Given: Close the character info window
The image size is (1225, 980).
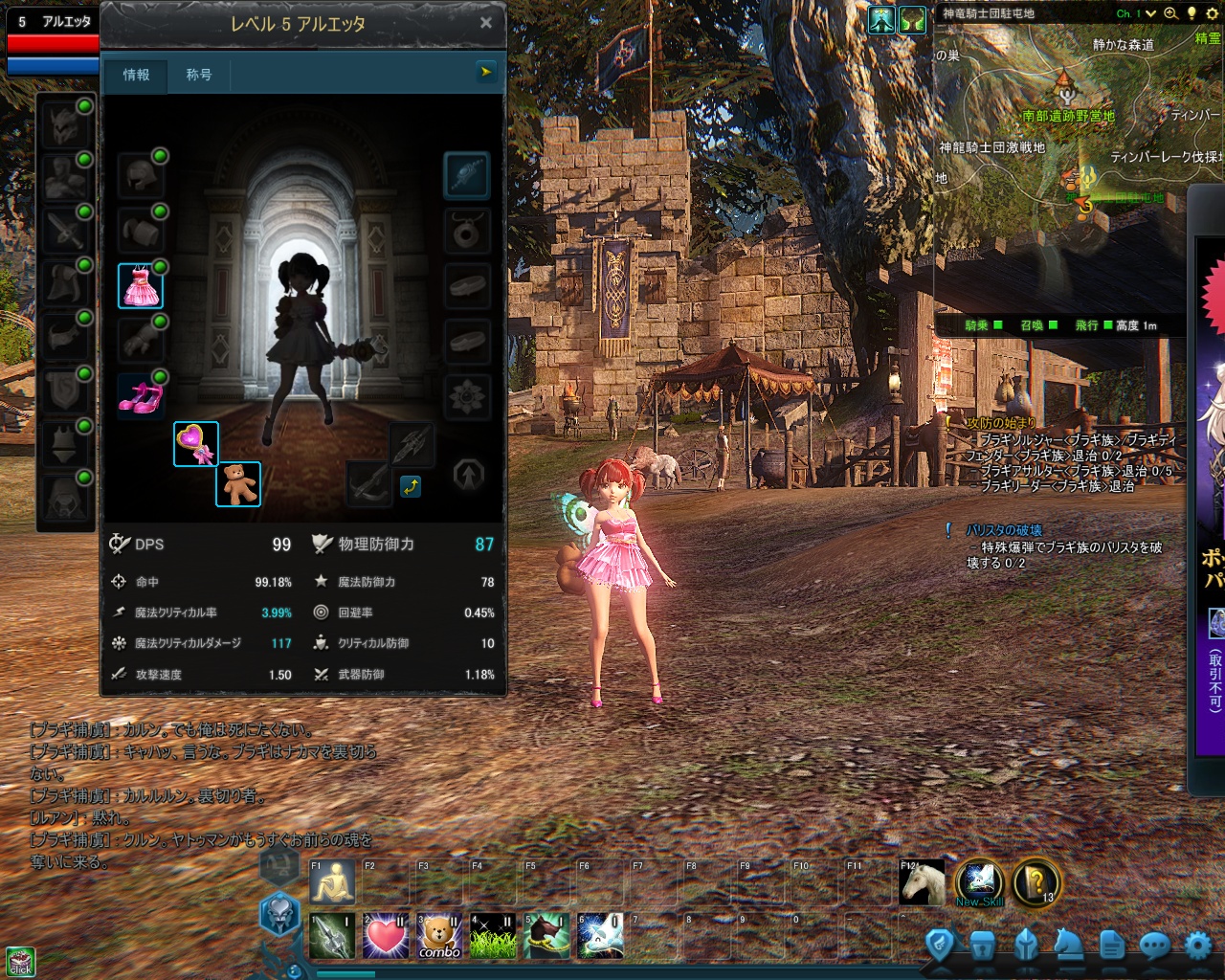Looking at the screenshot, I should [x=486, y=23].
